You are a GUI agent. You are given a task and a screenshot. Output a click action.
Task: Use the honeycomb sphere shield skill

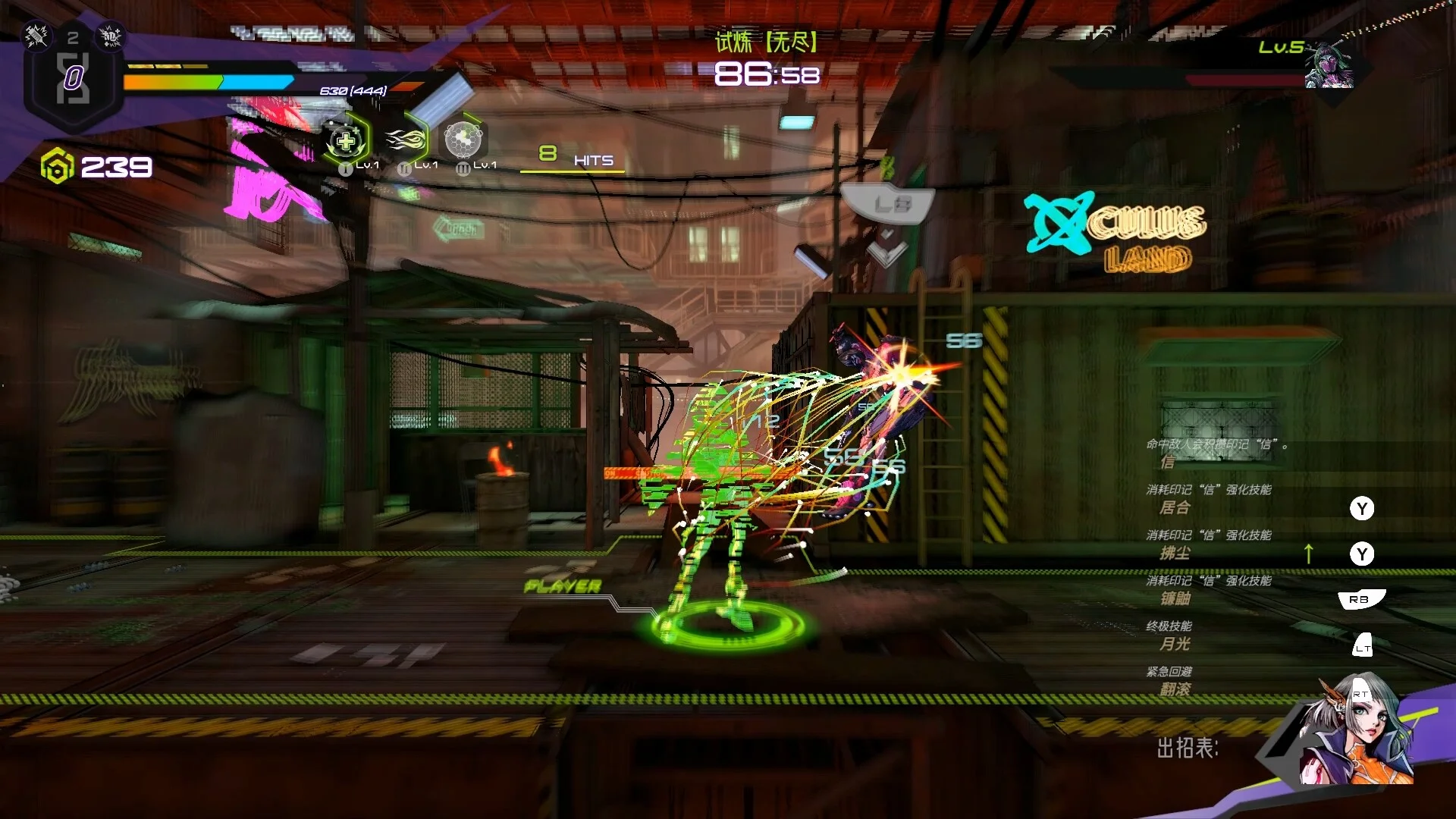click(463, 140)
